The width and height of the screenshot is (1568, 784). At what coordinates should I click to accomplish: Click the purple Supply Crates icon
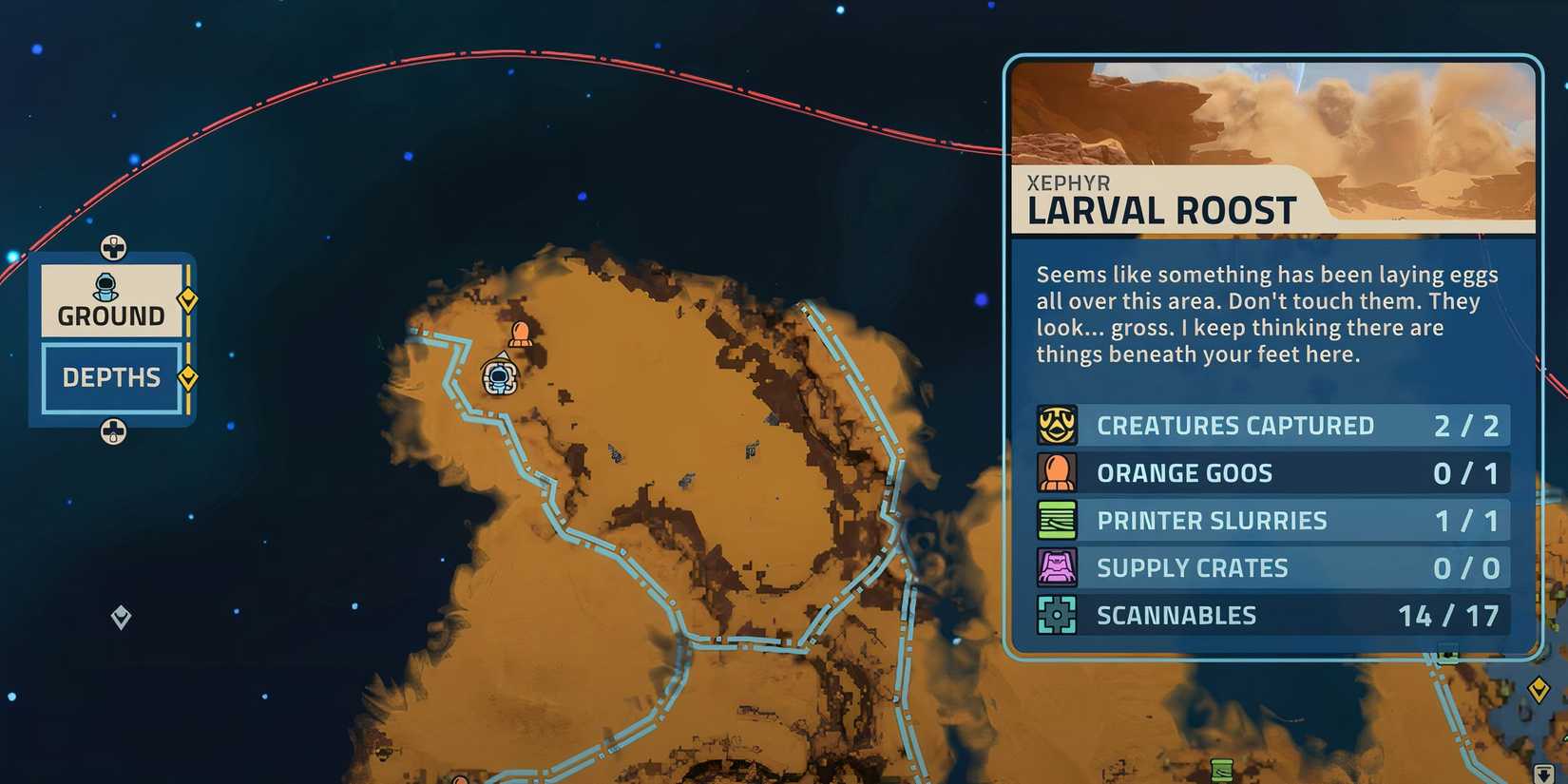(1057, 567)
